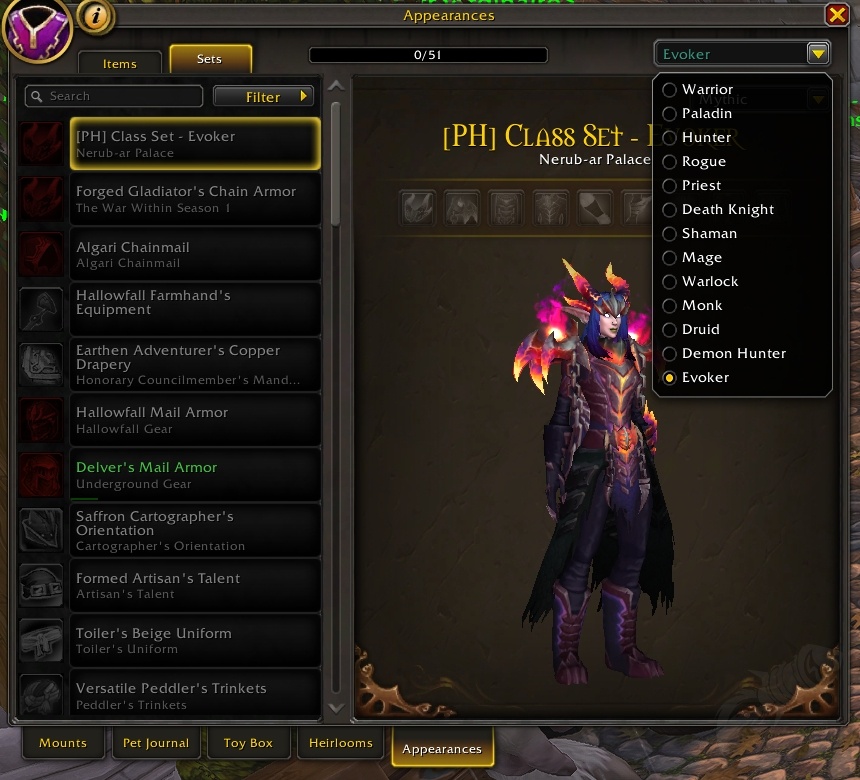
Task: Select the Forged Gladiator's Chain Armor set
Action: click(x=195, y=199)
